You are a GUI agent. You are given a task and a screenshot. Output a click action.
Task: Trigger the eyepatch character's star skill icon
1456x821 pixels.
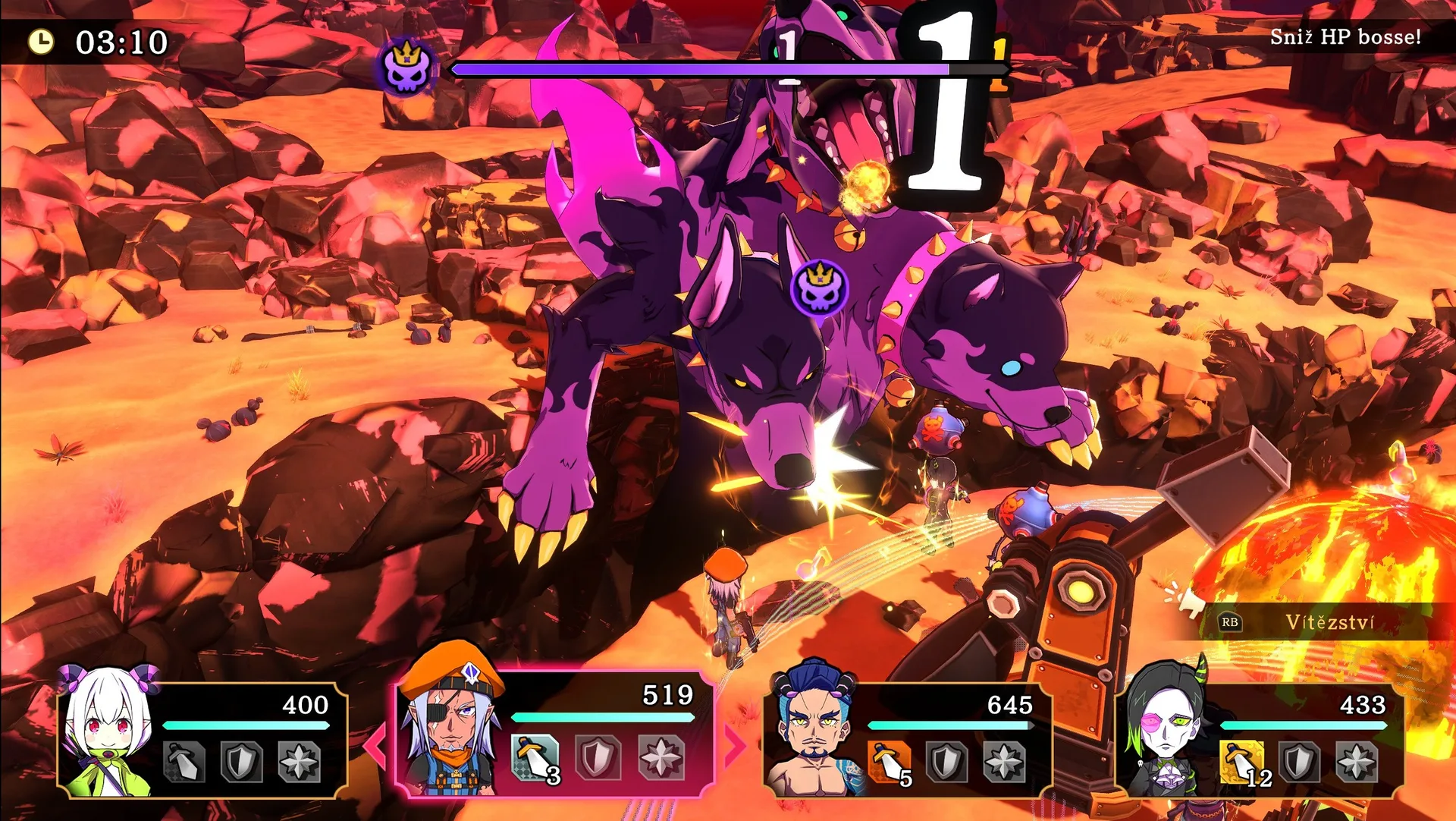[x=661, y=757]
